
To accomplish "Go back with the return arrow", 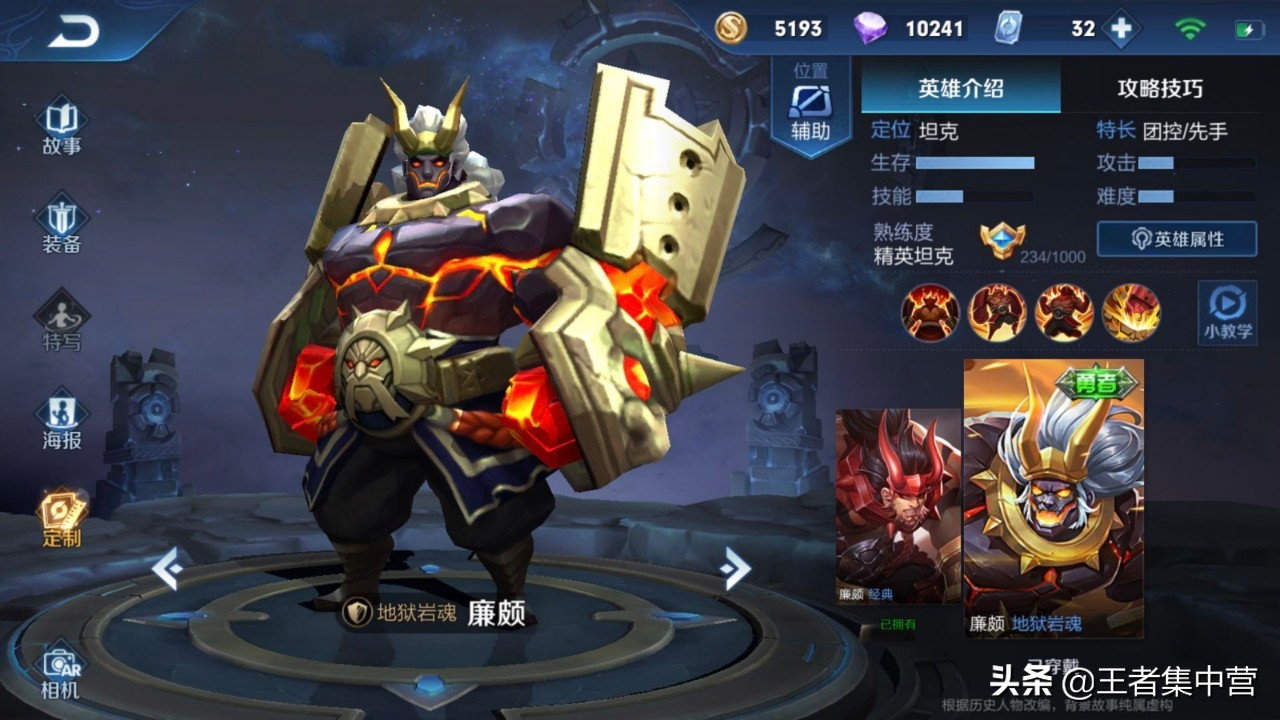I will tap(73, 32).
